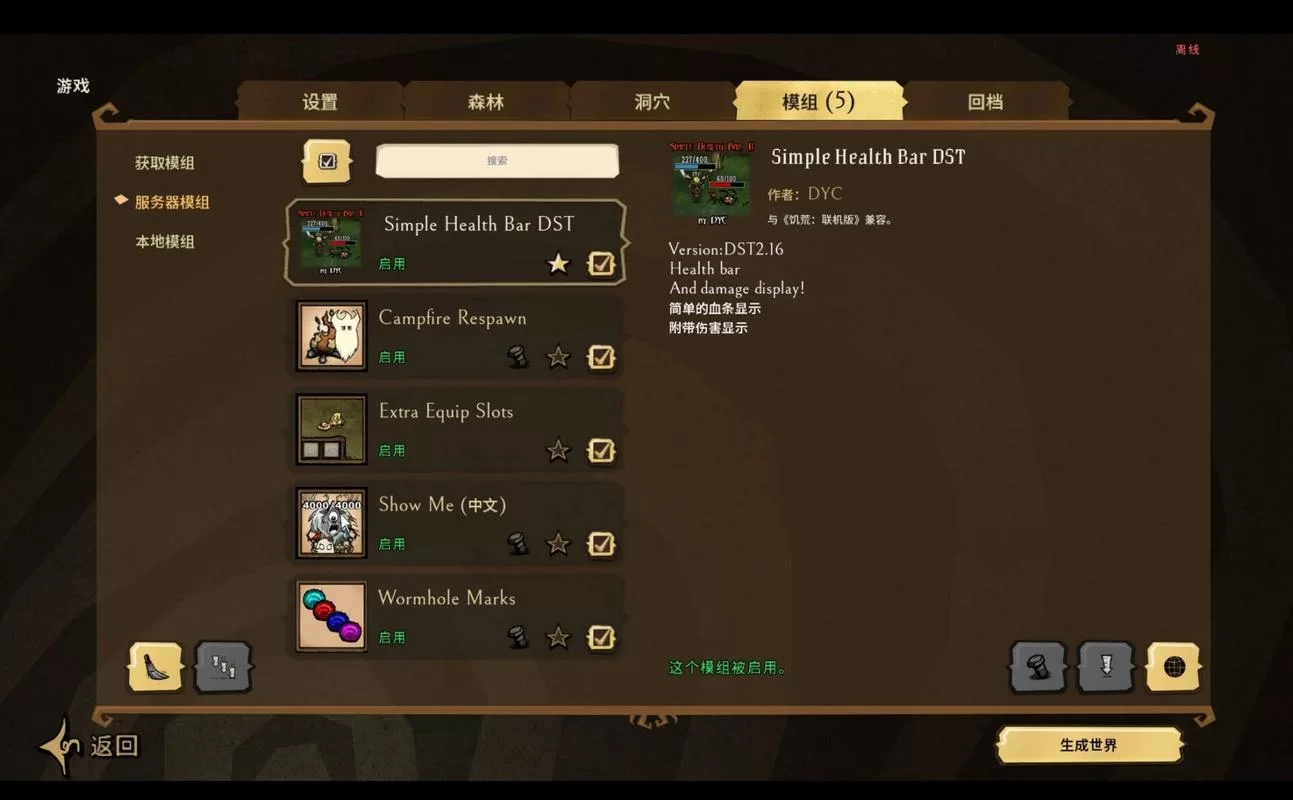Switch to the 回档 tab
Viewport: 1293px width, 800px height.
[985, 102]
